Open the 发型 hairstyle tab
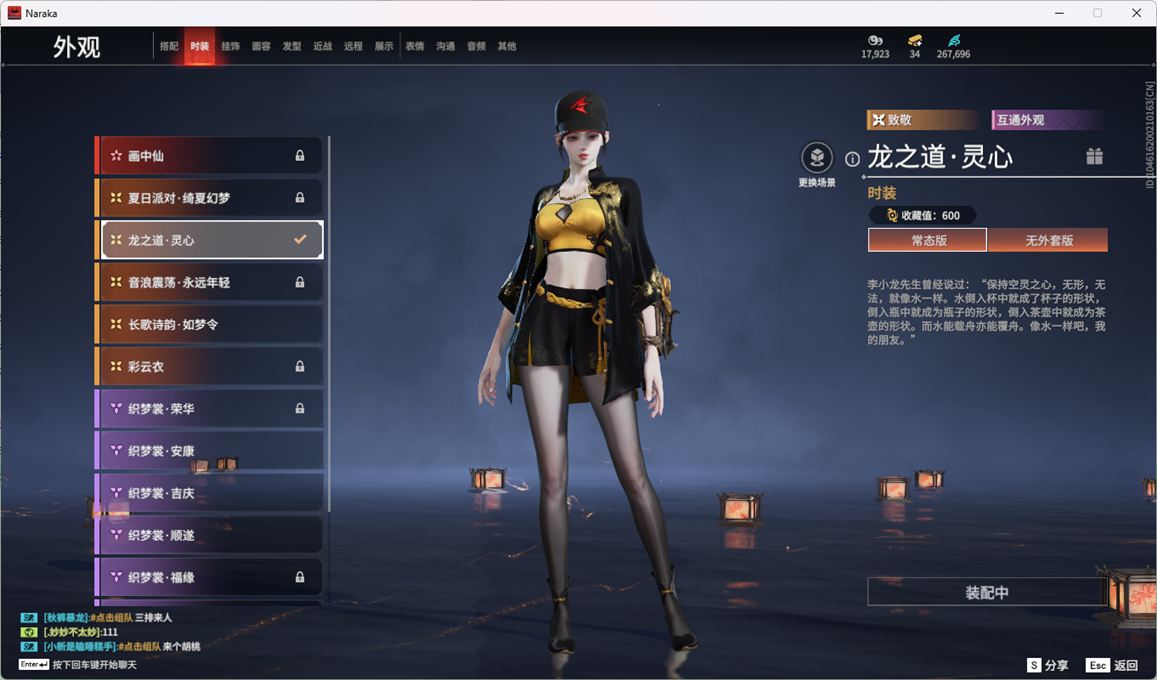1157x680 pixels. click(x=292, y=46)
